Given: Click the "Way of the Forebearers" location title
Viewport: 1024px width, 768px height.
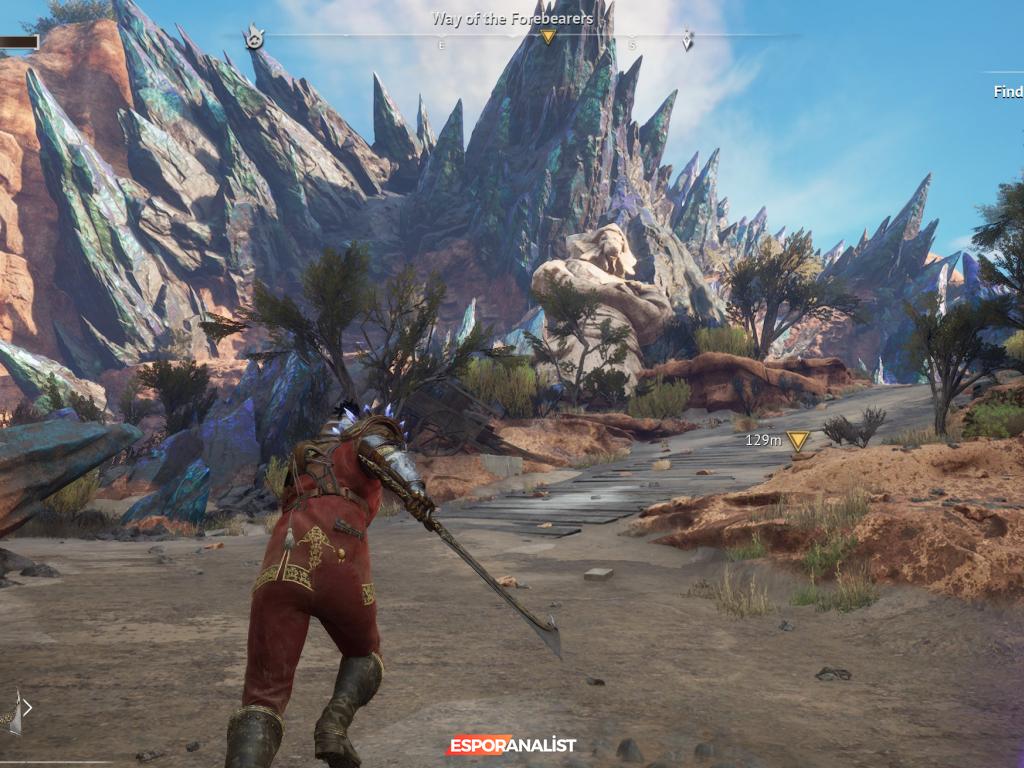Looking at the screenshot, I should [512, 18].
